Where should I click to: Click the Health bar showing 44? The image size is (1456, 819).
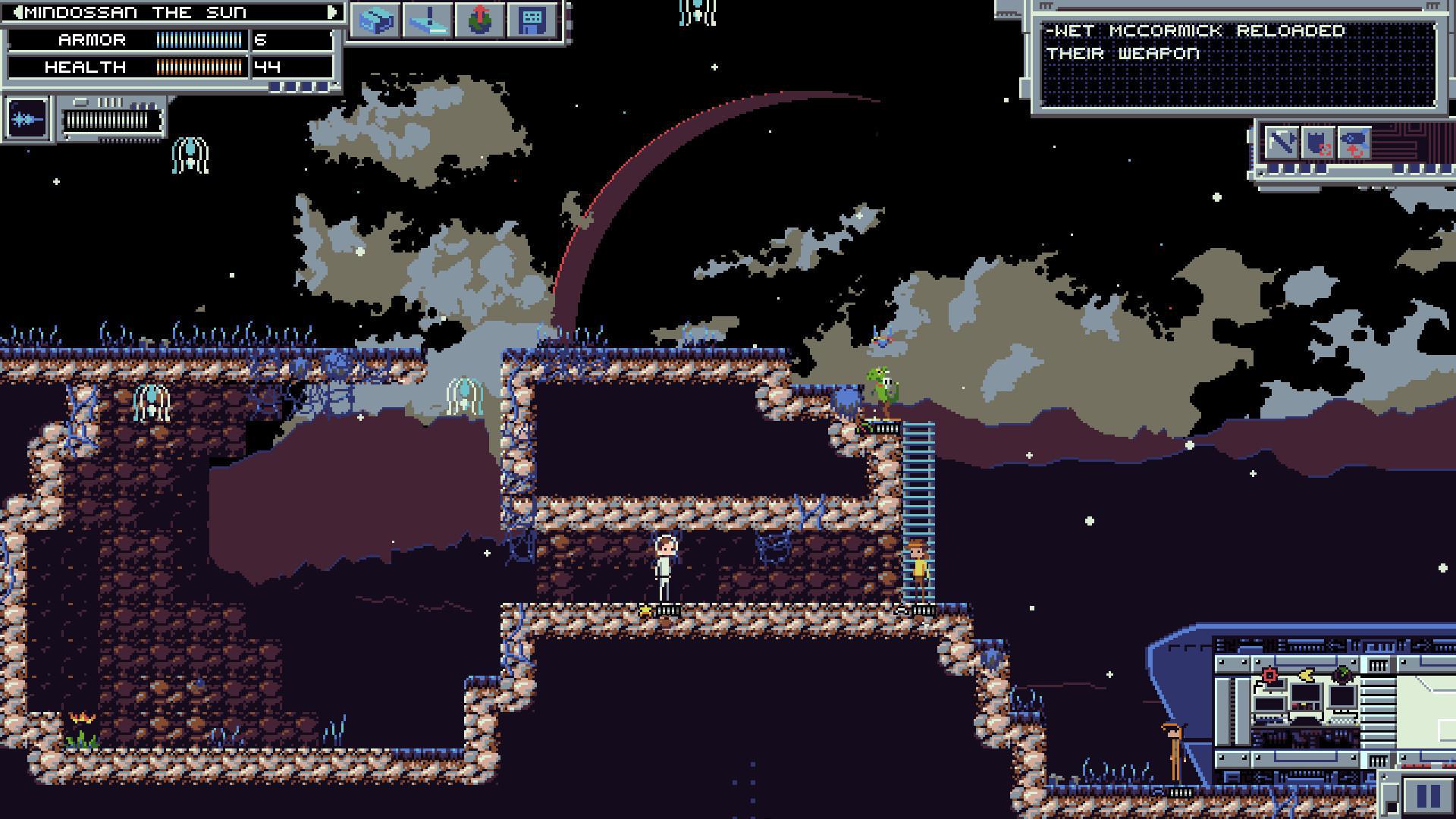pos(199,67)
